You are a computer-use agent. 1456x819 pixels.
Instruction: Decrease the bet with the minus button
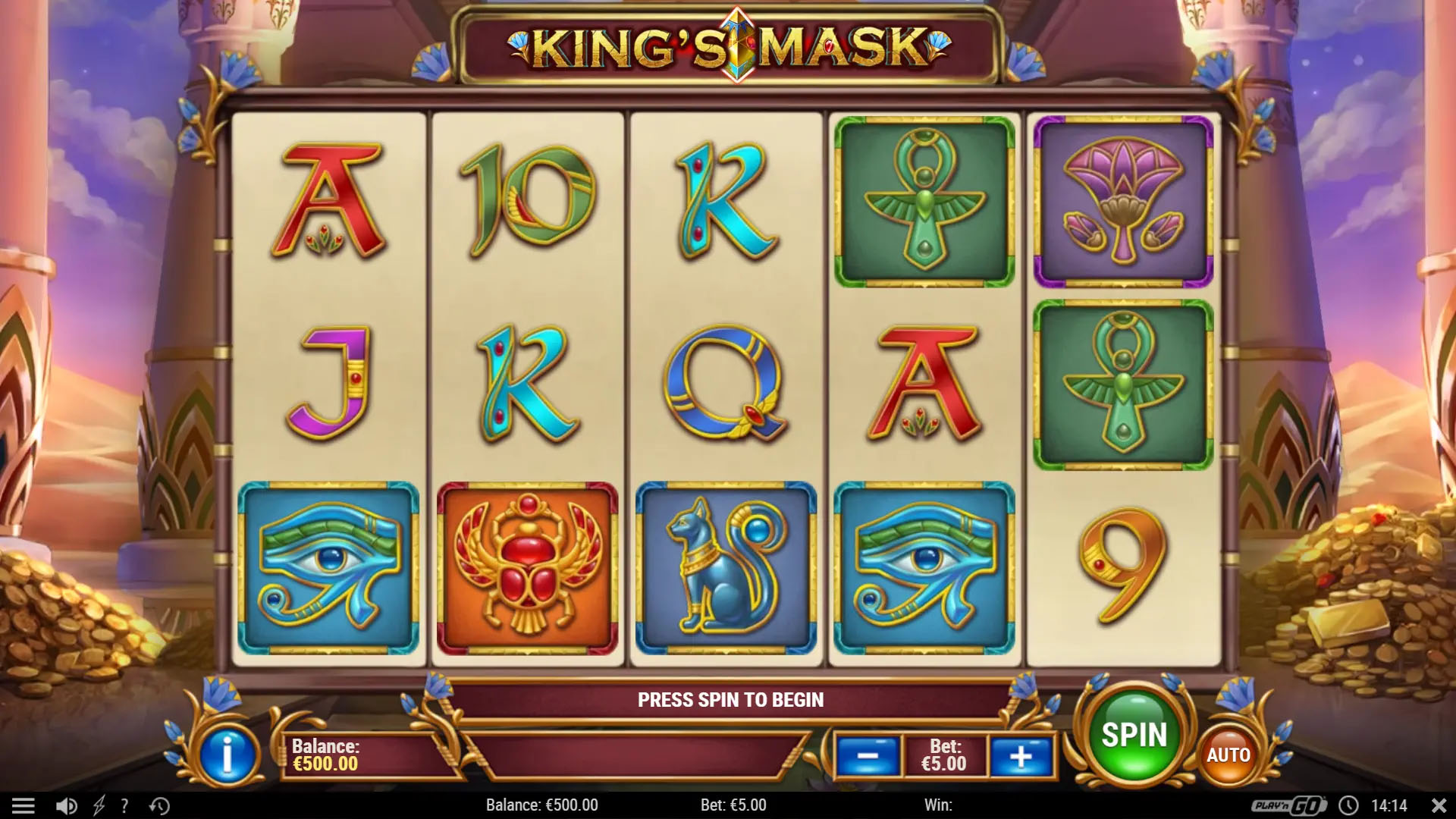tap(867, 755)
